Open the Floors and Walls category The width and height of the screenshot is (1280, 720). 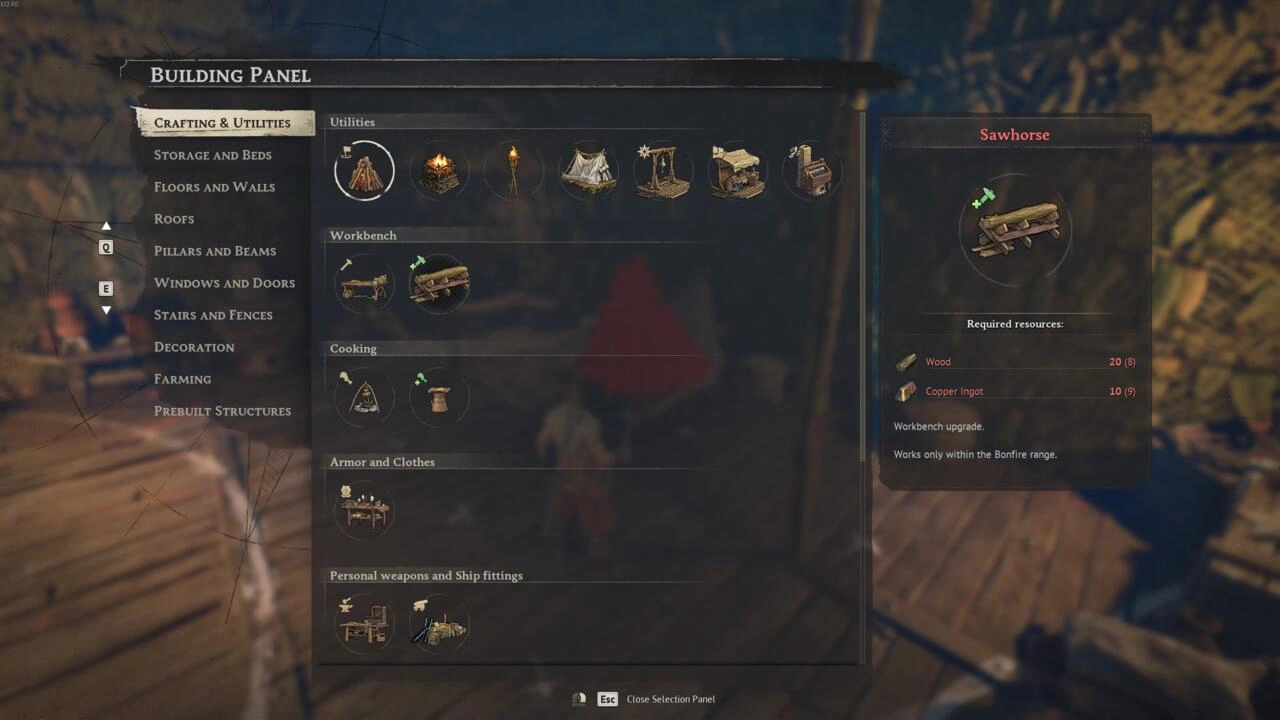(x=214, y=187)
